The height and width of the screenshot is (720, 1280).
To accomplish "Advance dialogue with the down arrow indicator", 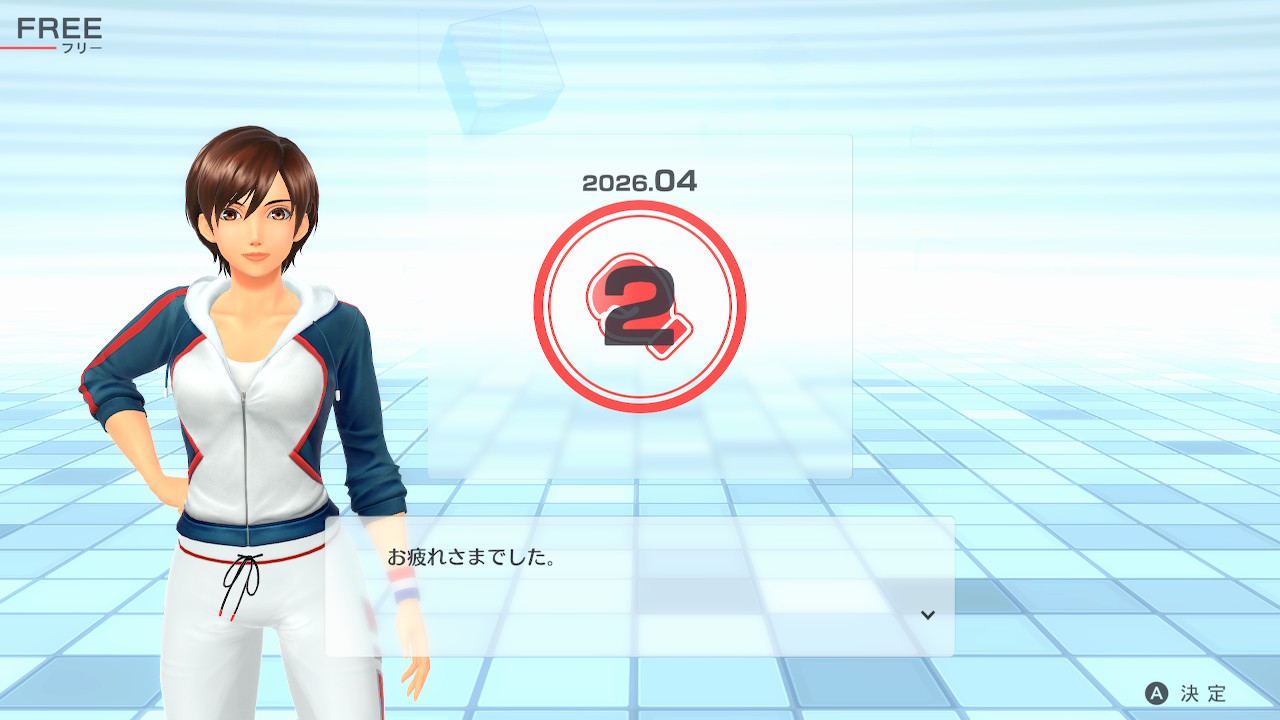I will [x=928, y=615].
